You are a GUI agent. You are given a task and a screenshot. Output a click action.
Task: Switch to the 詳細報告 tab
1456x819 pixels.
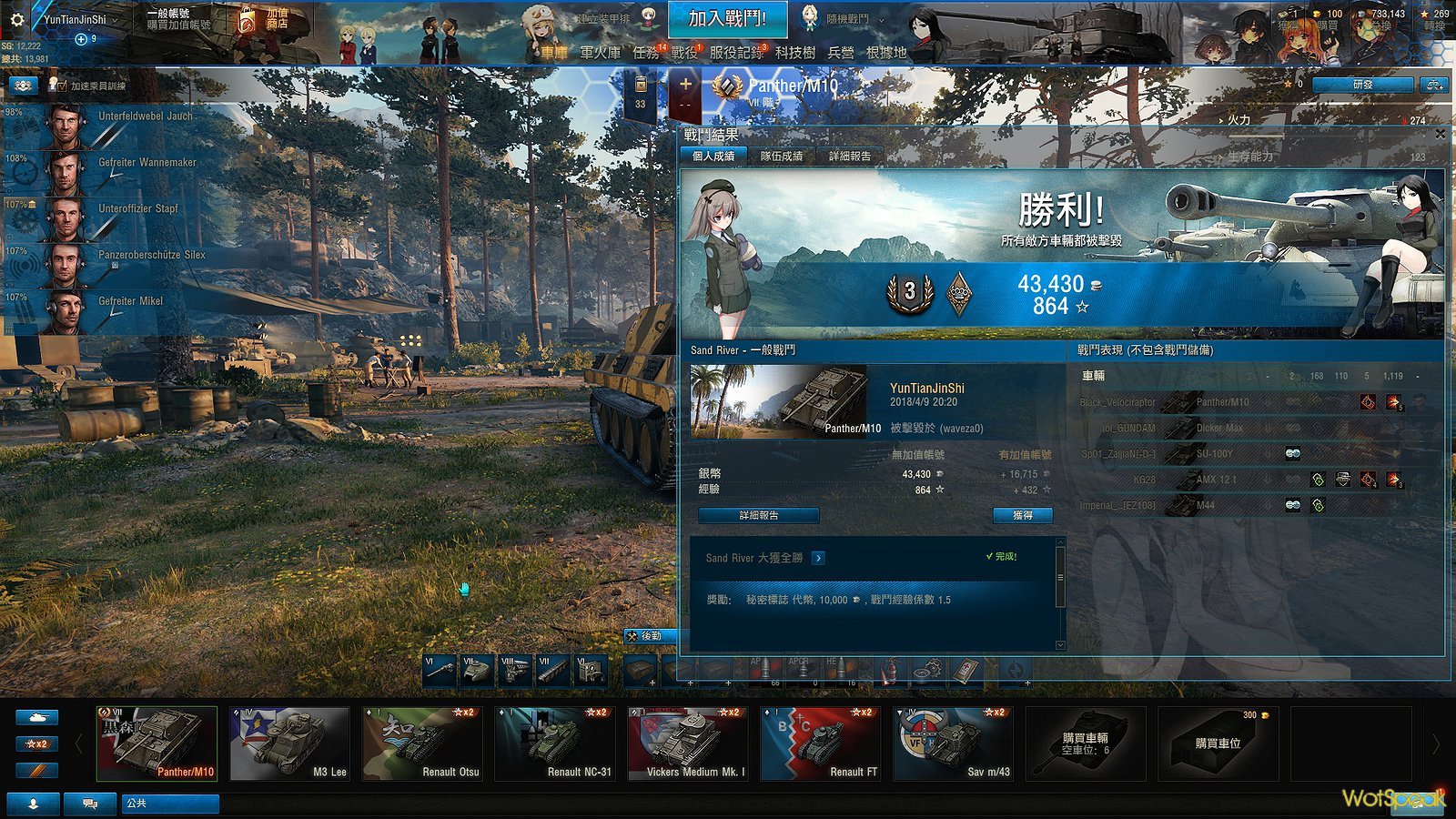click(849, 157)
